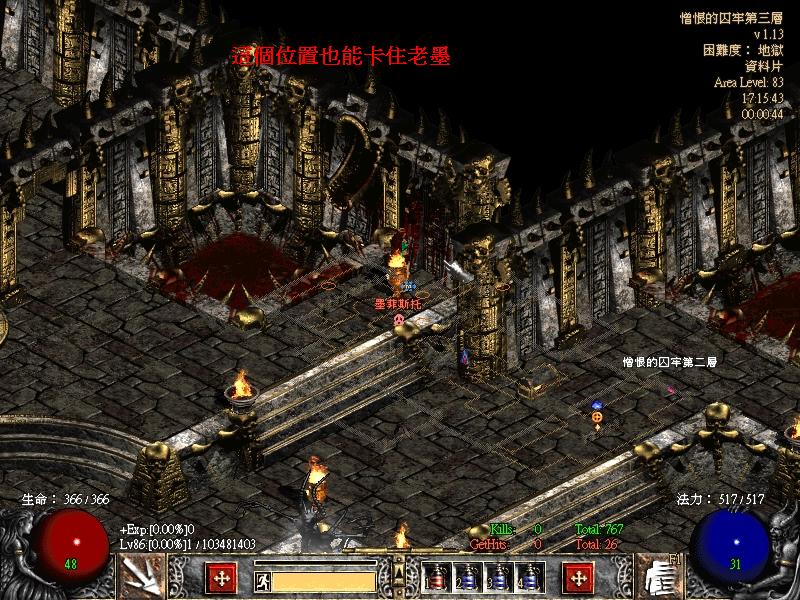
Task: Click the red stat points button left of the stamina bar
Action: [x=221, y=577]
